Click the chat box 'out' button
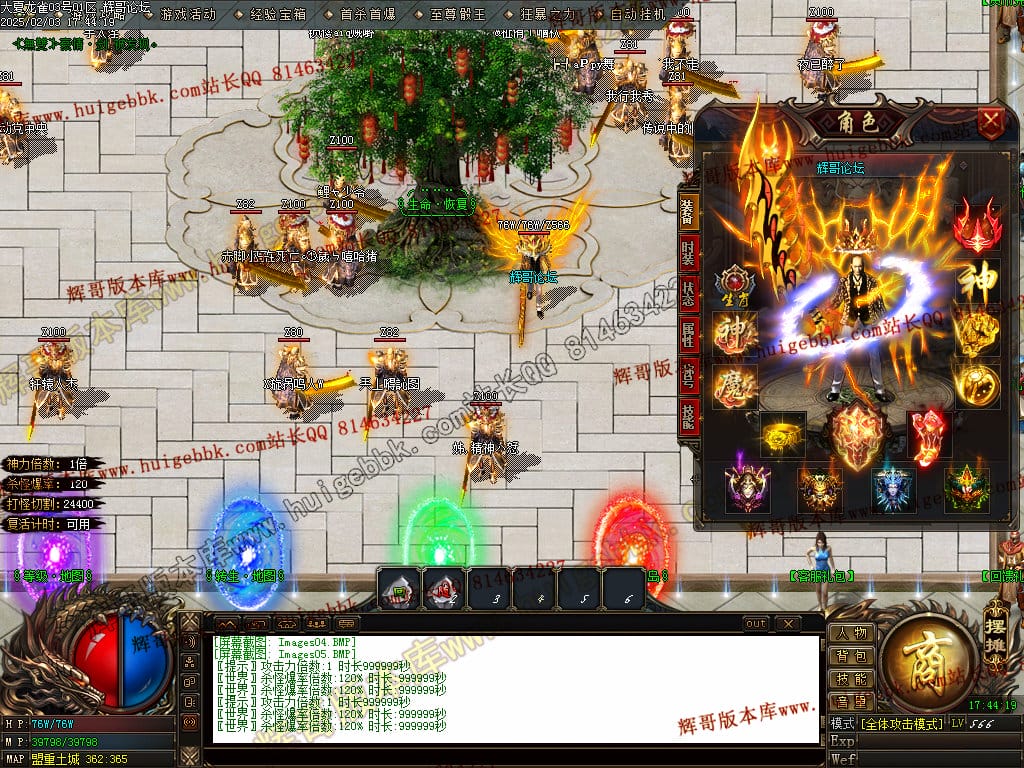This screenshot has width=1024, height=768. 756,624
